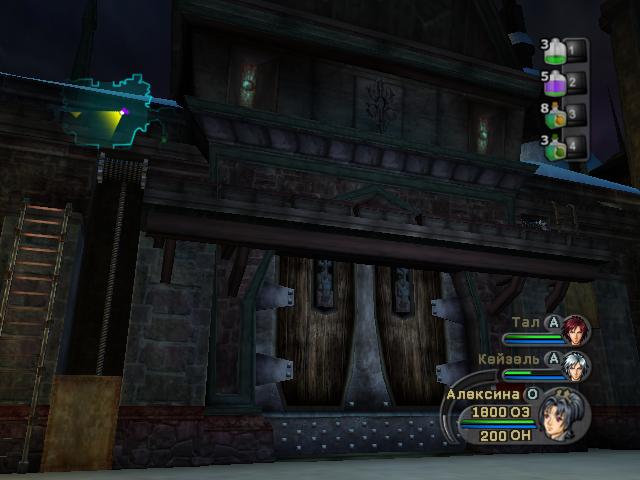The image size is (640, 480).
Task: Use the purple potion in slot 2
Action: 553,81
